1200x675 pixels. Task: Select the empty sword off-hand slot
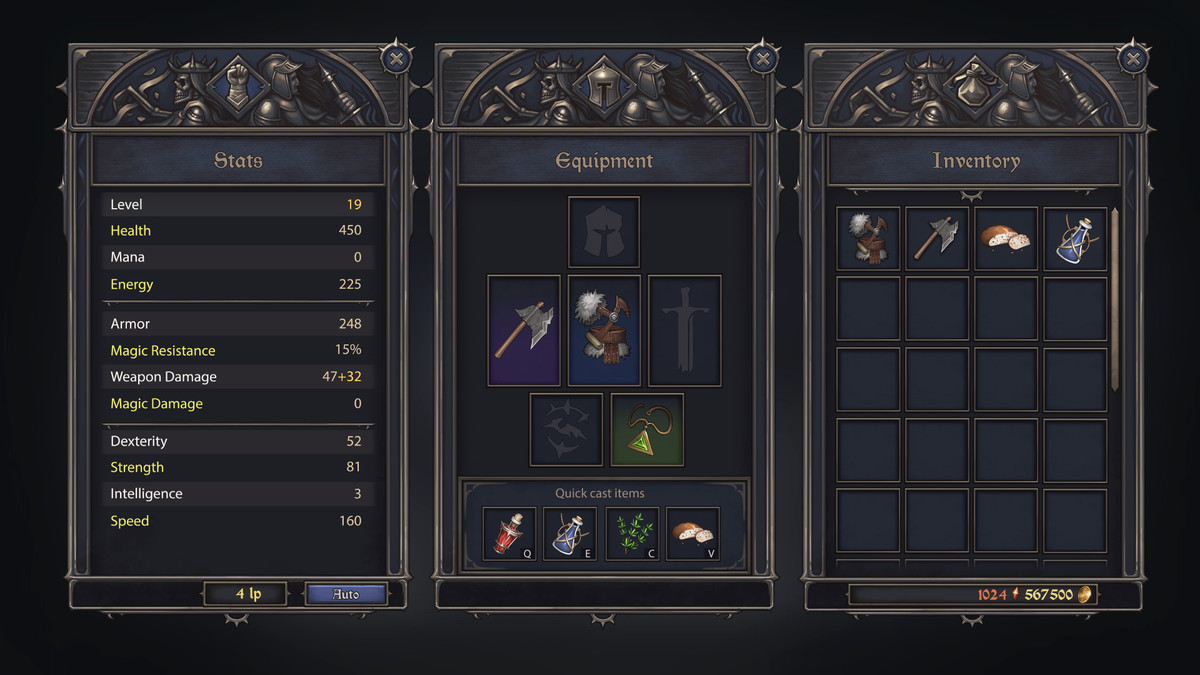684,331
